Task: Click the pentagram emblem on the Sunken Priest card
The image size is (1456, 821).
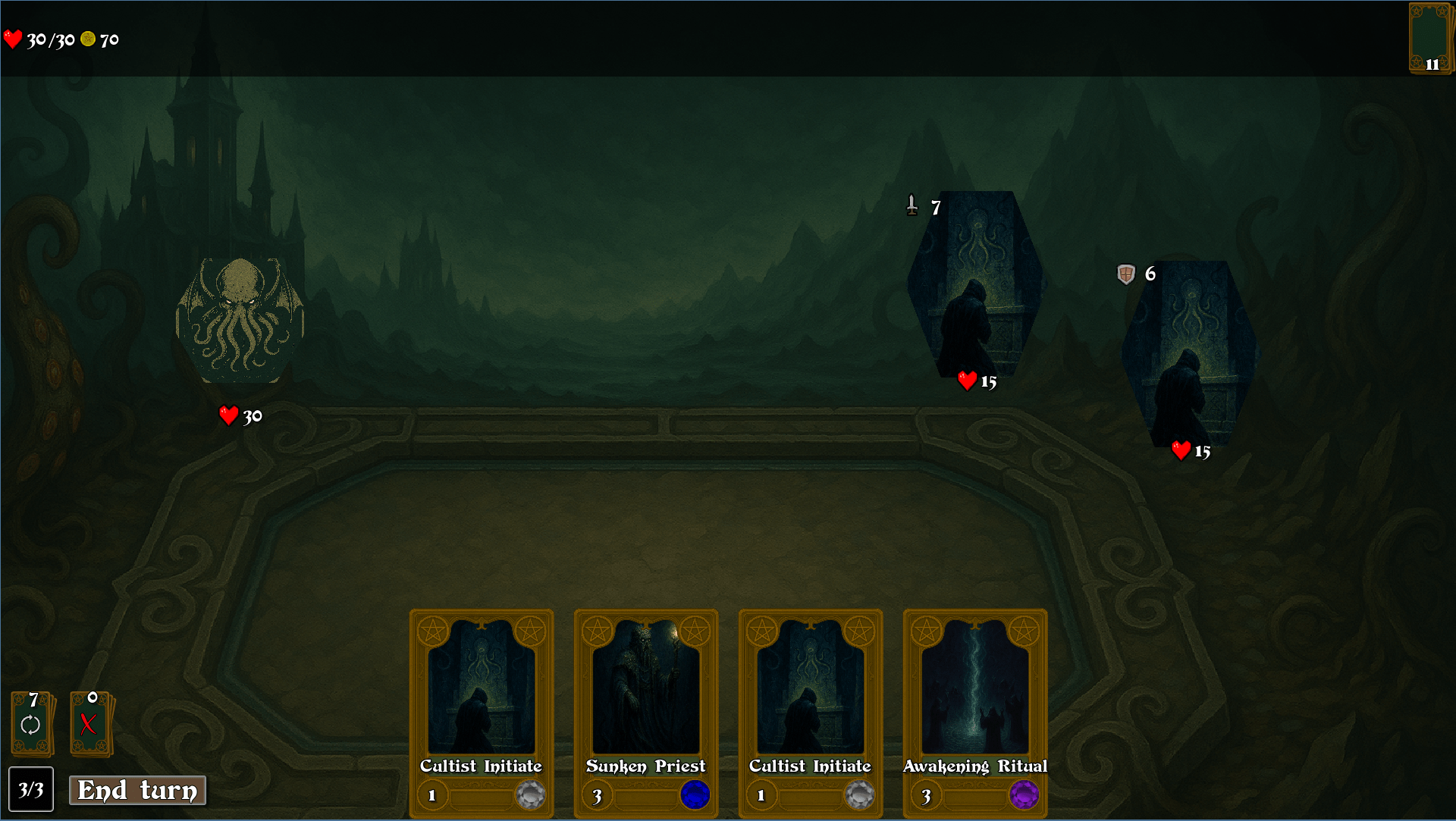Action: (x=598, y=630)
